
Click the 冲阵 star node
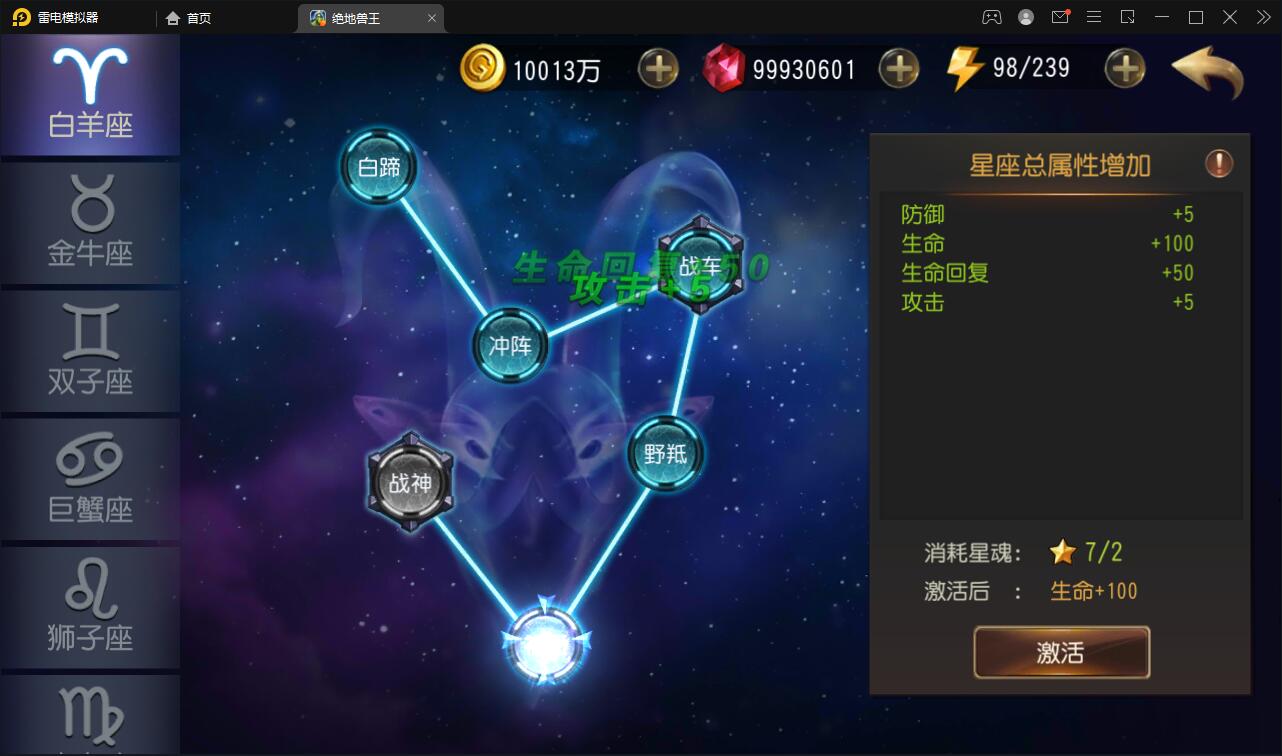pos(511,344)
